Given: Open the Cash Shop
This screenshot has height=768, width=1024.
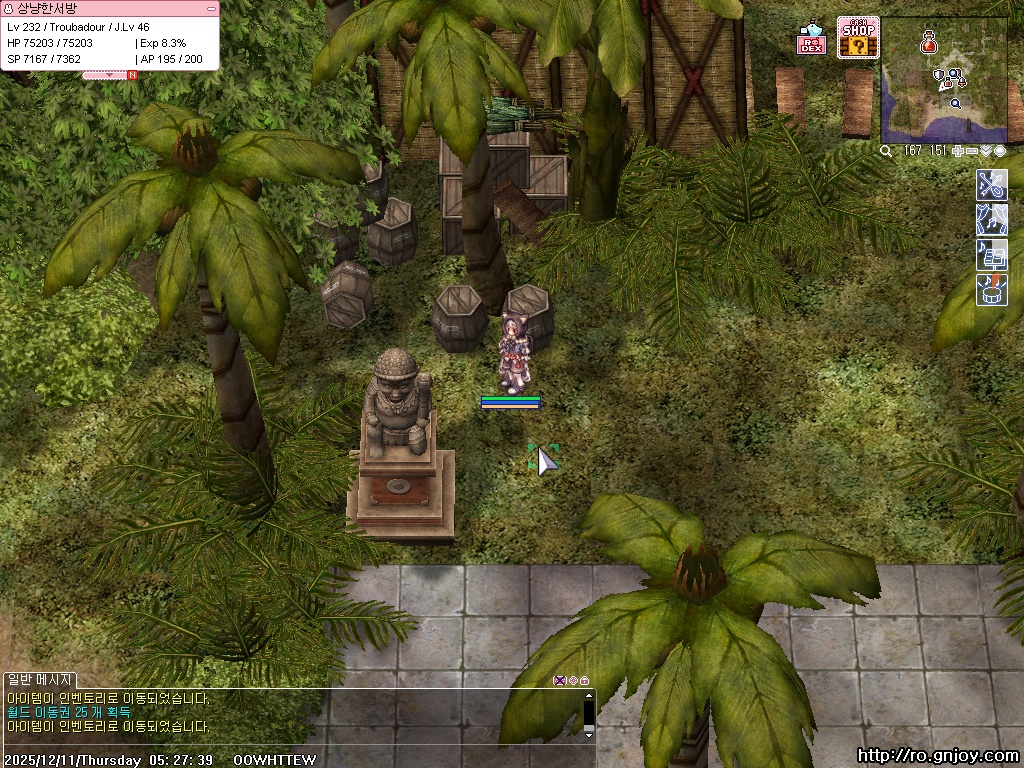Looking at the screenshot, I should point(858,38).
